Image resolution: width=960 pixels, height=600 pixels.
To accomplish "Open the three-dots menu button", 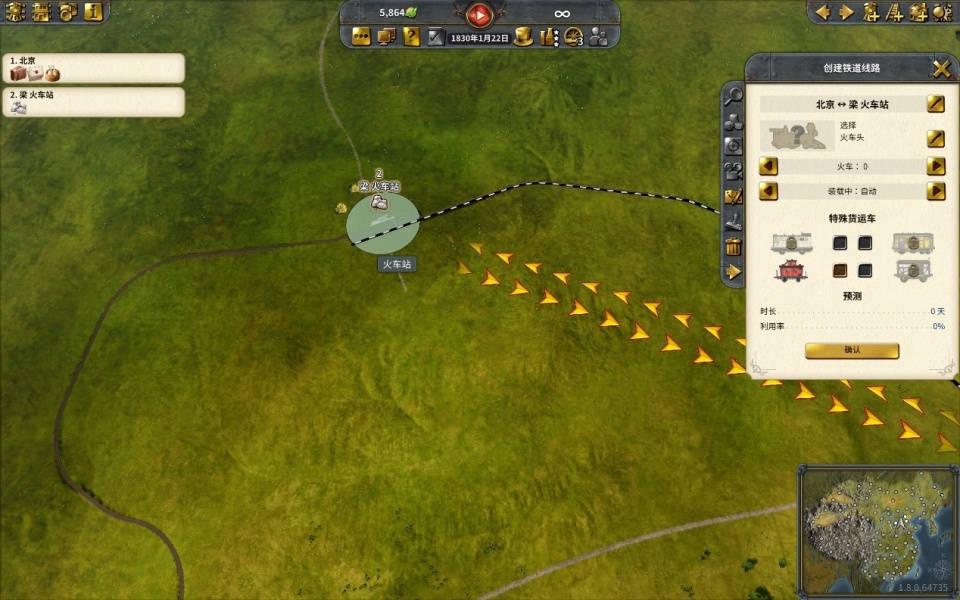I will 360,37.
